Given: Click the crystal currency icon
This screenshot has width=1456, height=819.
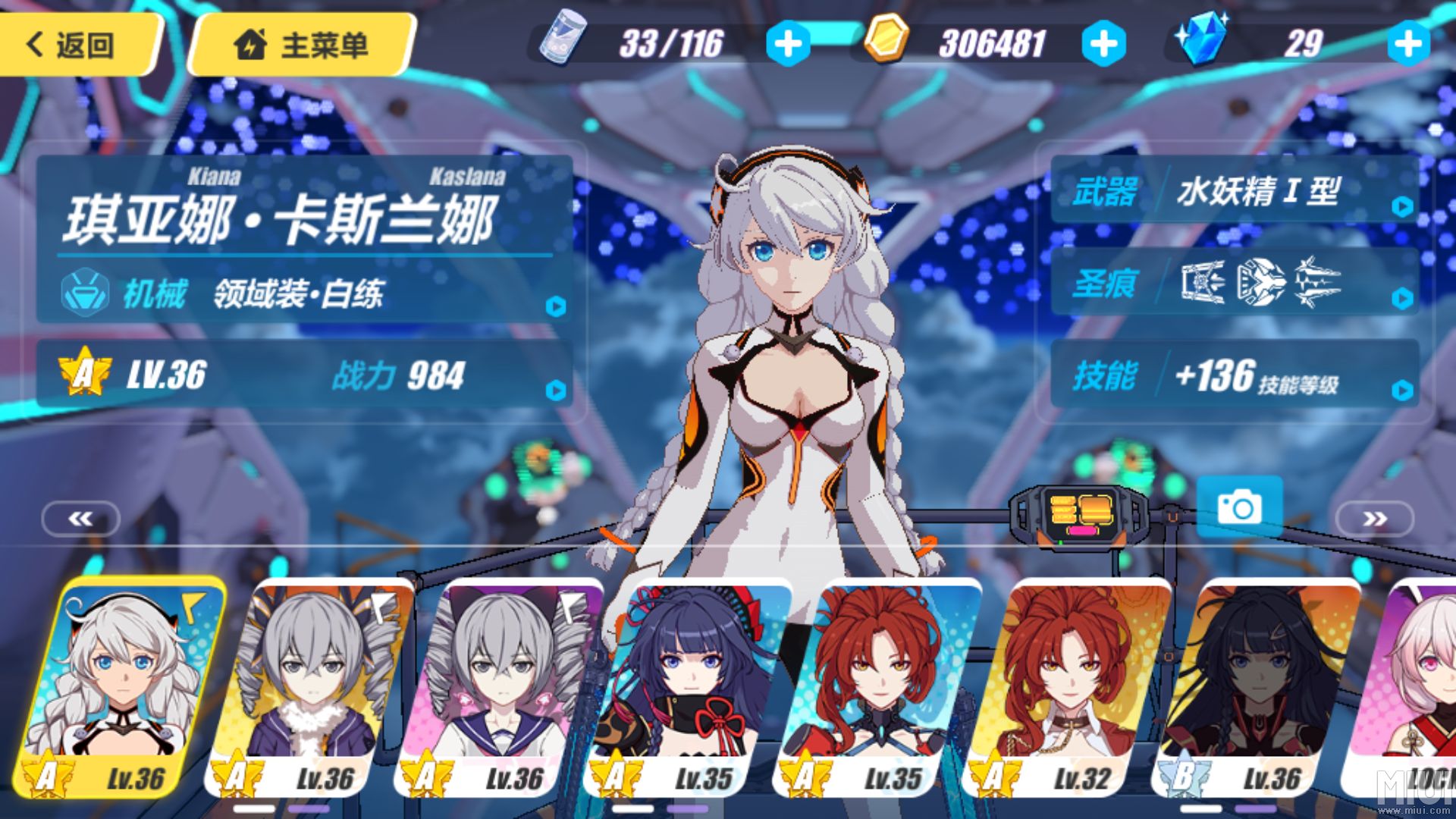Looking at the screenshot, I should [1204, 40].
